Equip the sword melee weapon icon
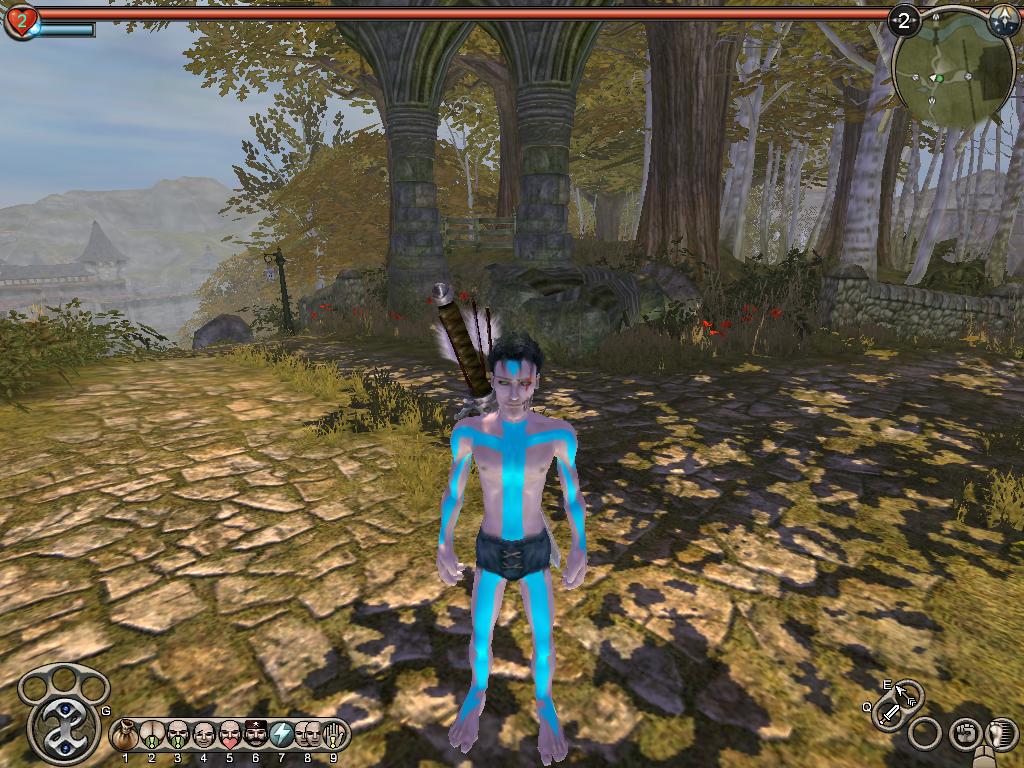Viewport: 1024px width, 768px height. click(x=889, y=714)
